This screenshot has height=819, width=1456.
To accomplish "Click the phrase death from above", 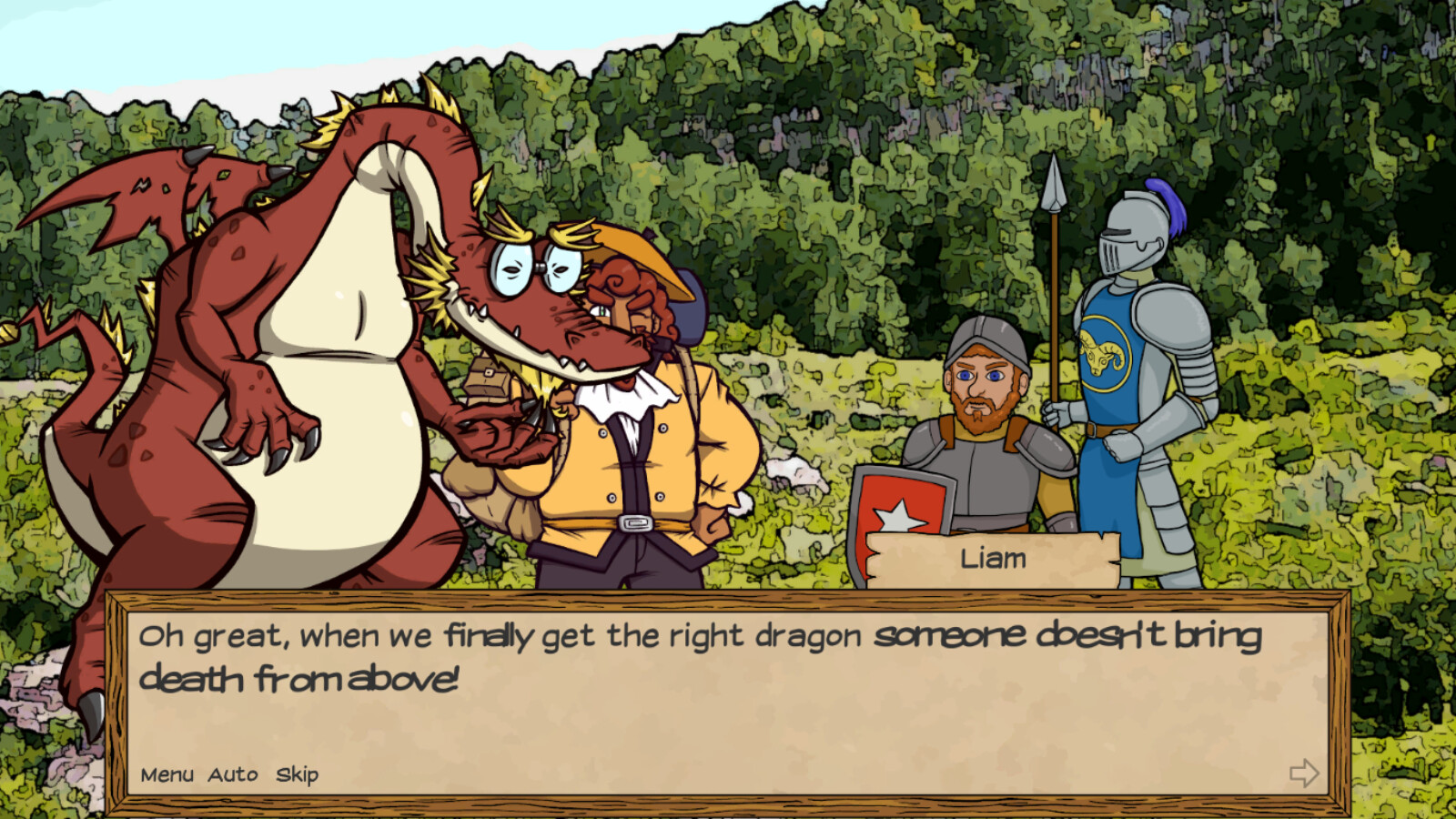I will (x=300, y=678).
